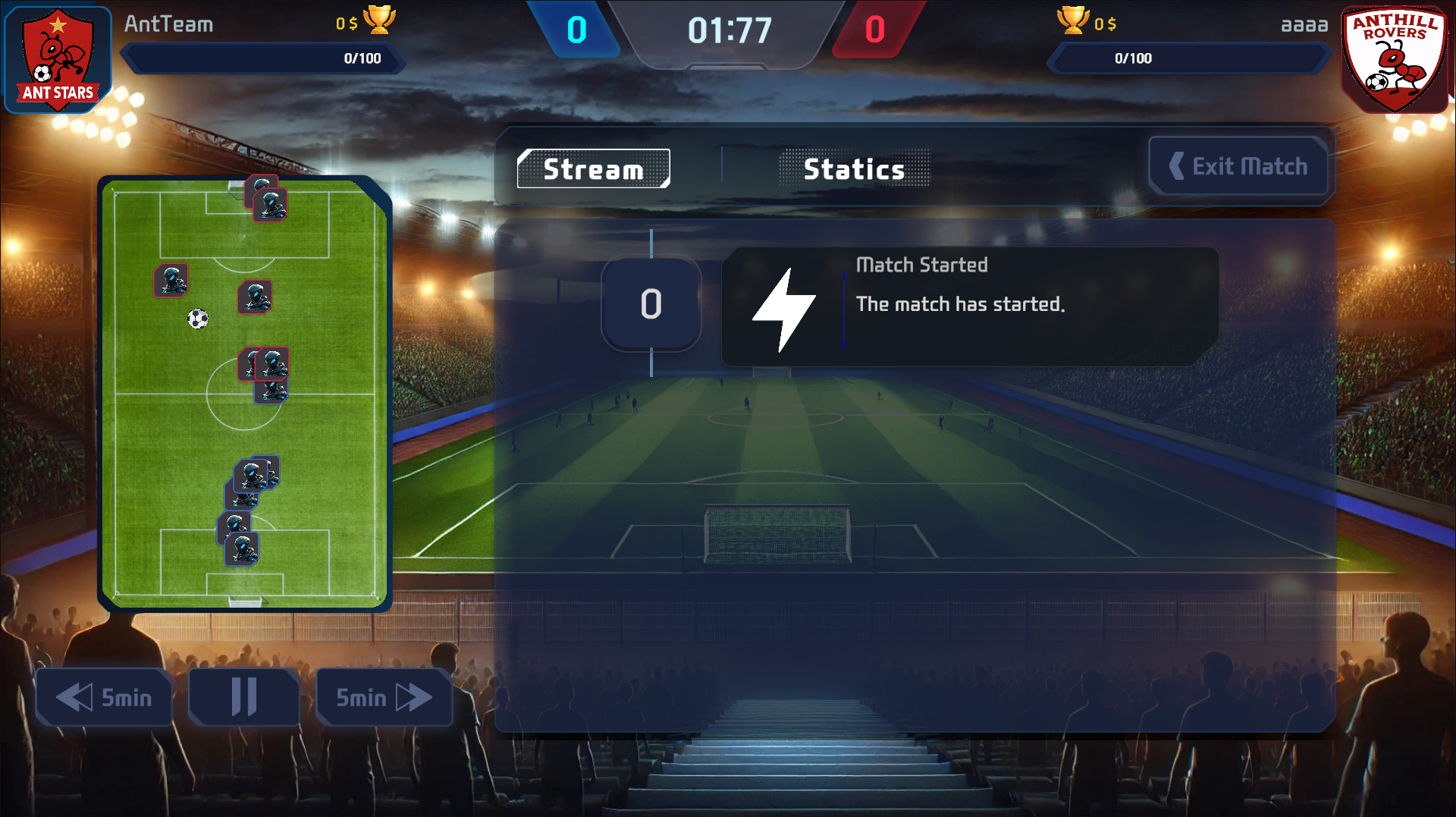Rewind the match by 5 minutes
This screenshot has width=1456, height=817.
coord(104,697)
